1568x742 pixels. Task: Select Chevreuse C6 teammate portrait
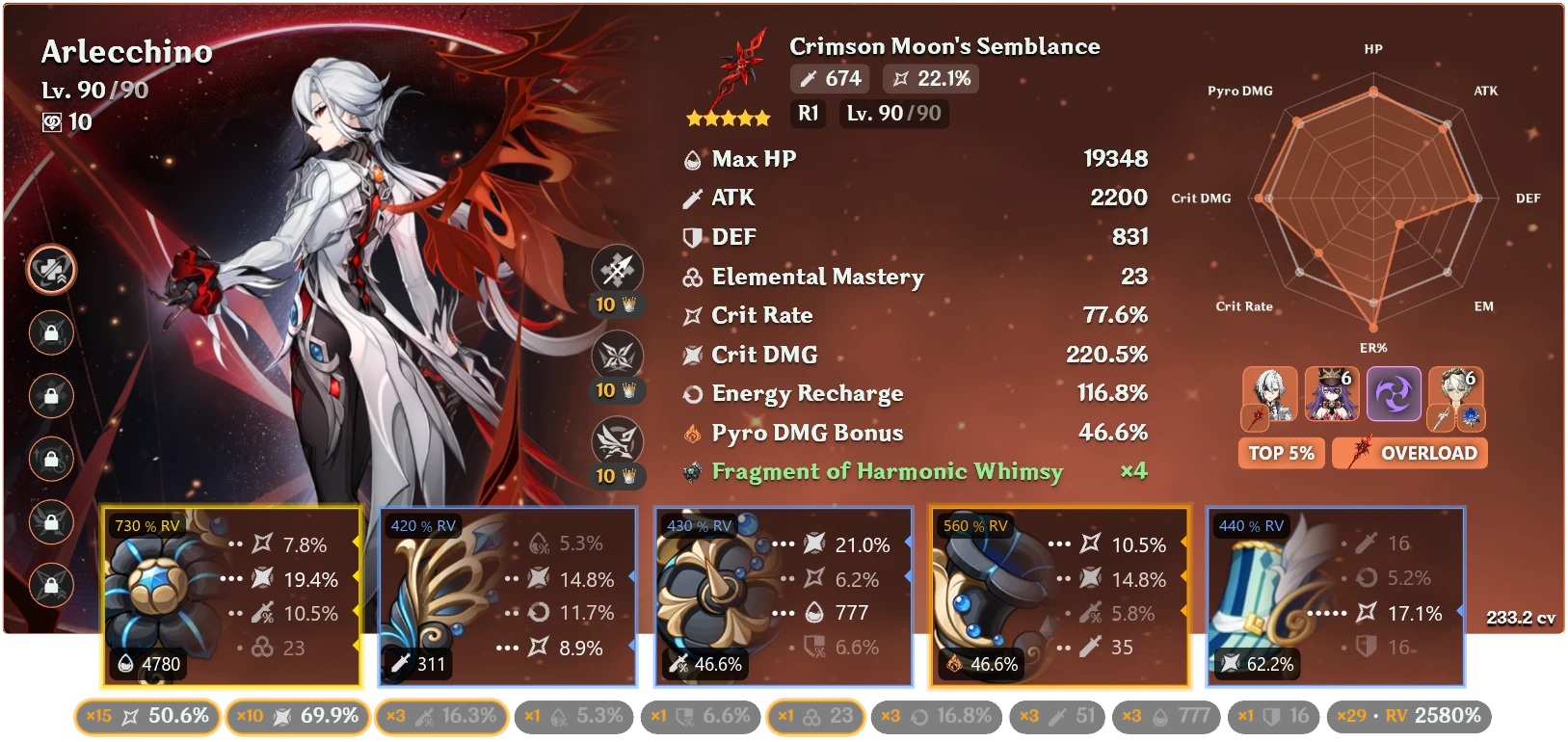(1332, 395)
